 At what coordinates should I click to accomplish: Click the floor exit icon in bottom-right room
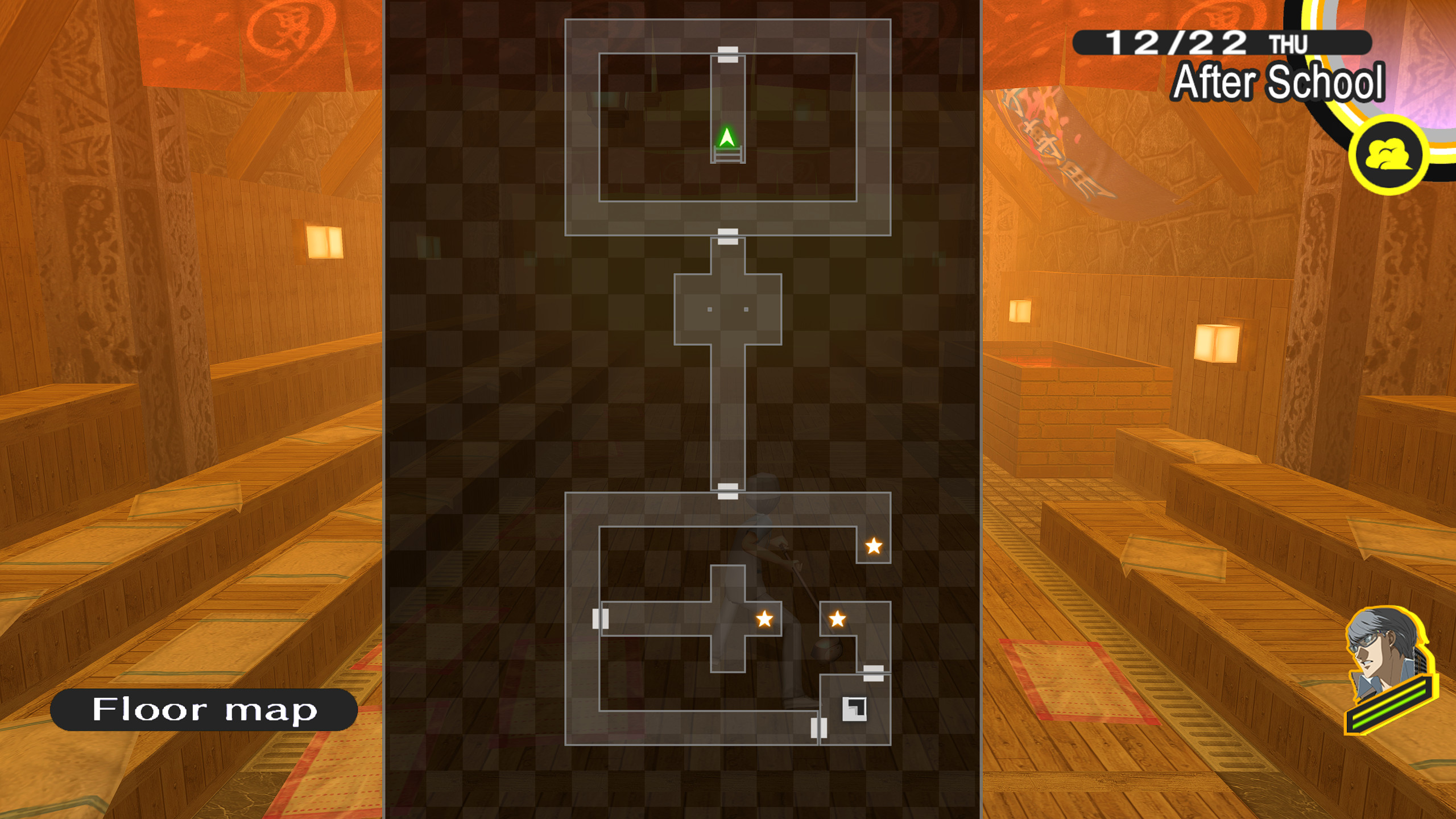click(855, 709)
